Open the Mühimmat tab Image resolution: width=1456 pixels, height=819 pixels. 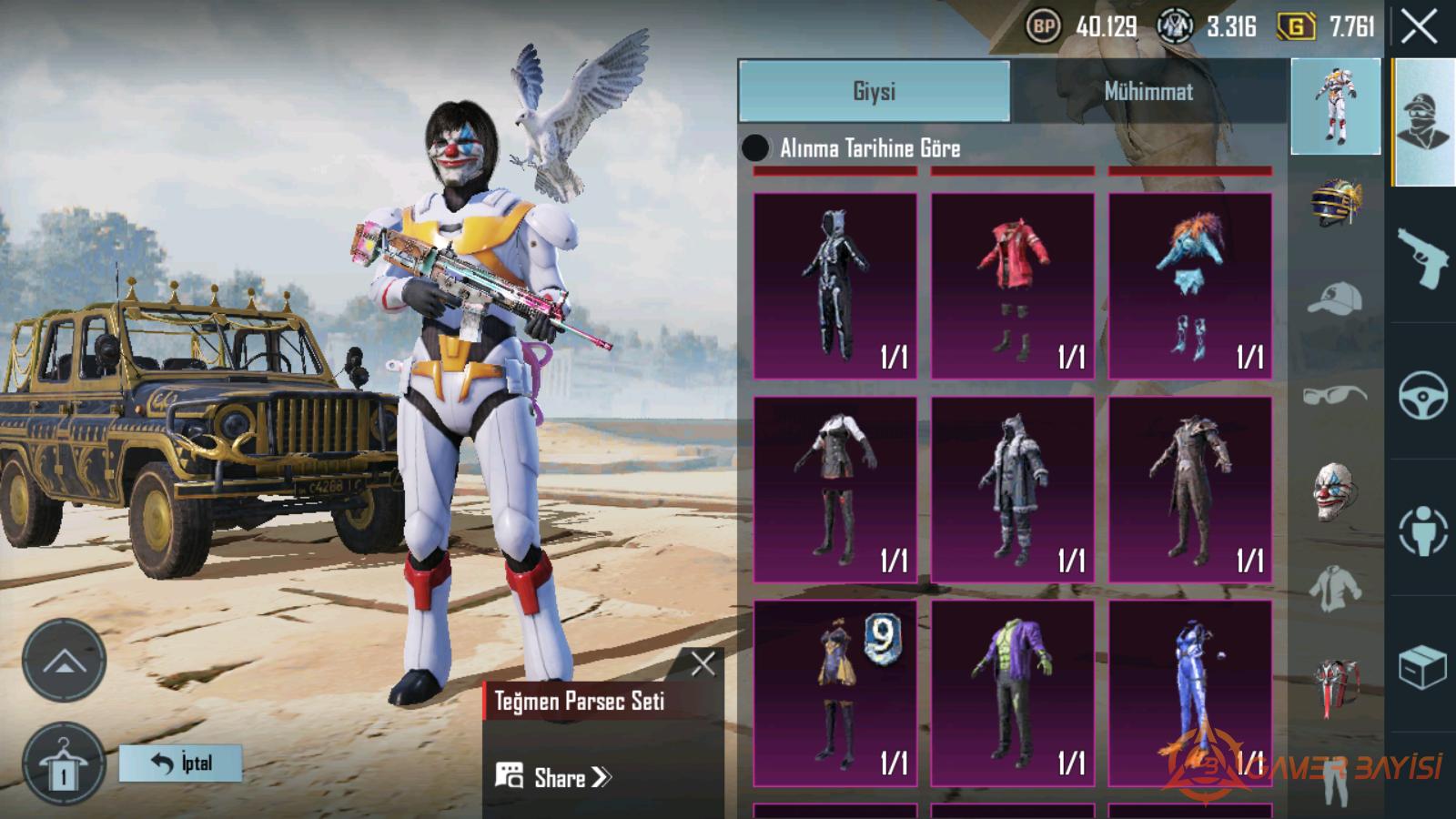coord(1148,91)
